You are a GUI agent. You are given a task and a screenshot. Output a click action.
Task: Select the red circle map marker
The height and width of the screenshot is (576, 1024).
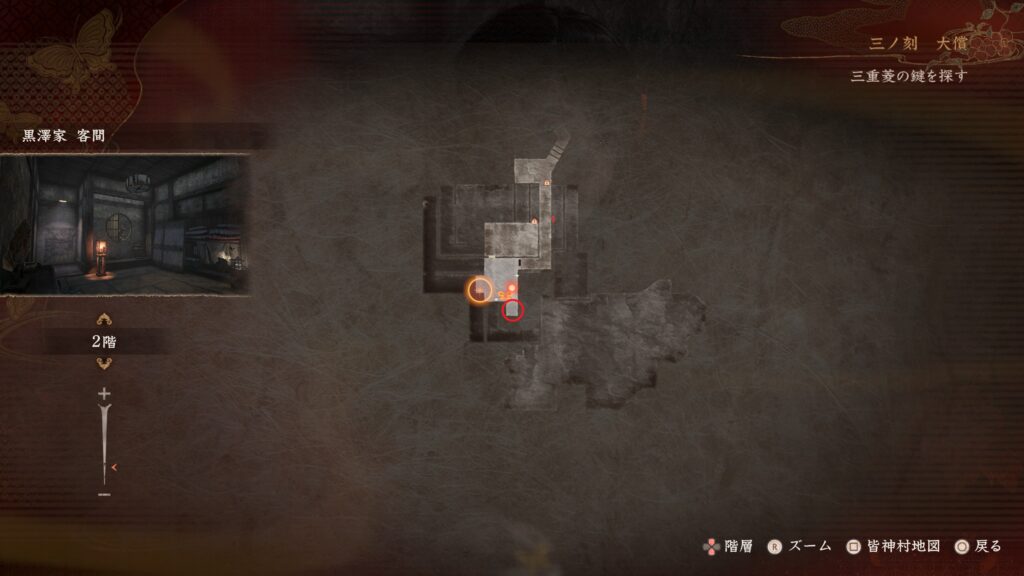[x=513, y=310]
